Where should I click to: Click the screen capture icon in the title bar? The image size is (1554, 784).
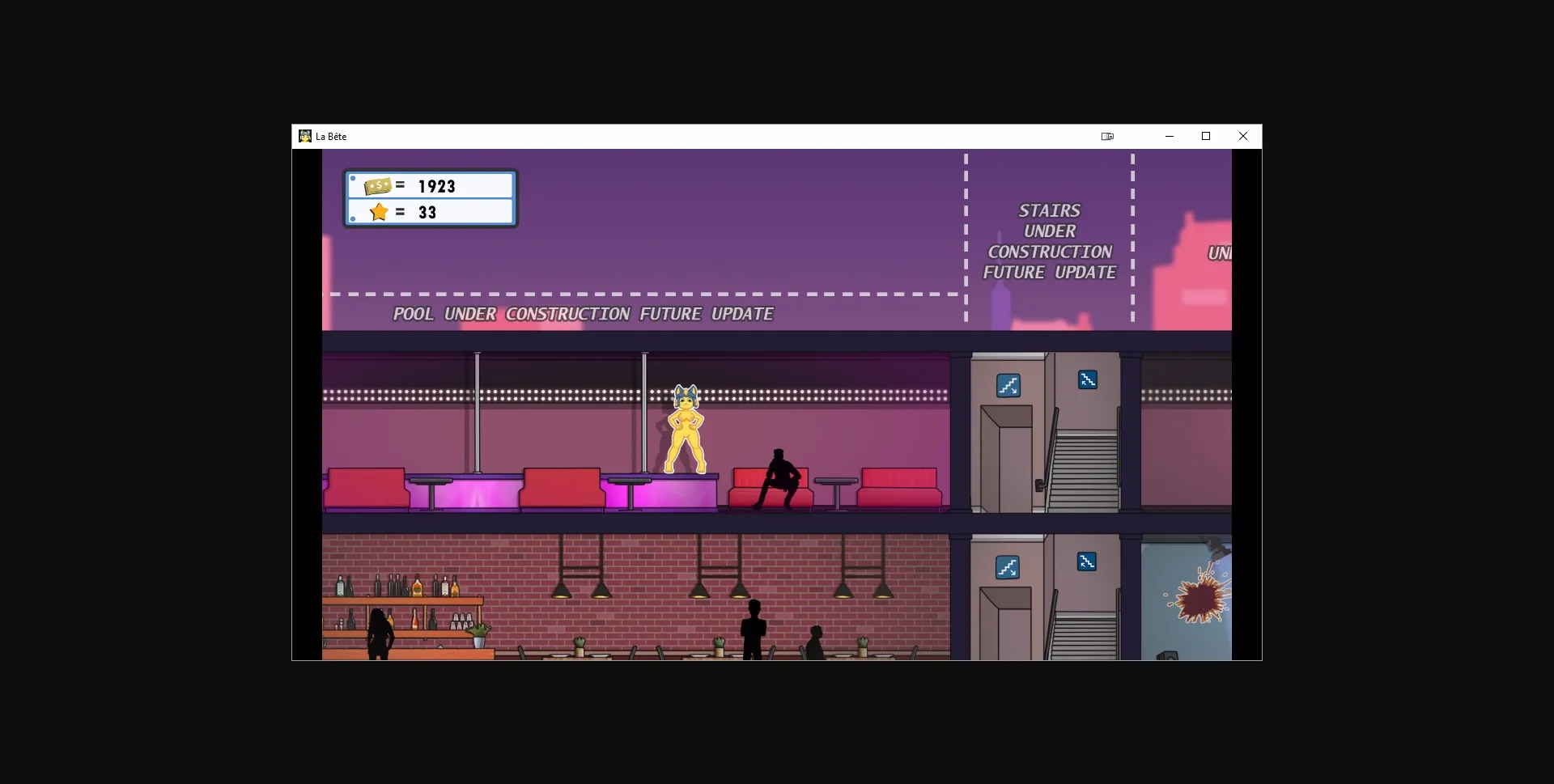pyautogui.click(x=1107, y=136)
